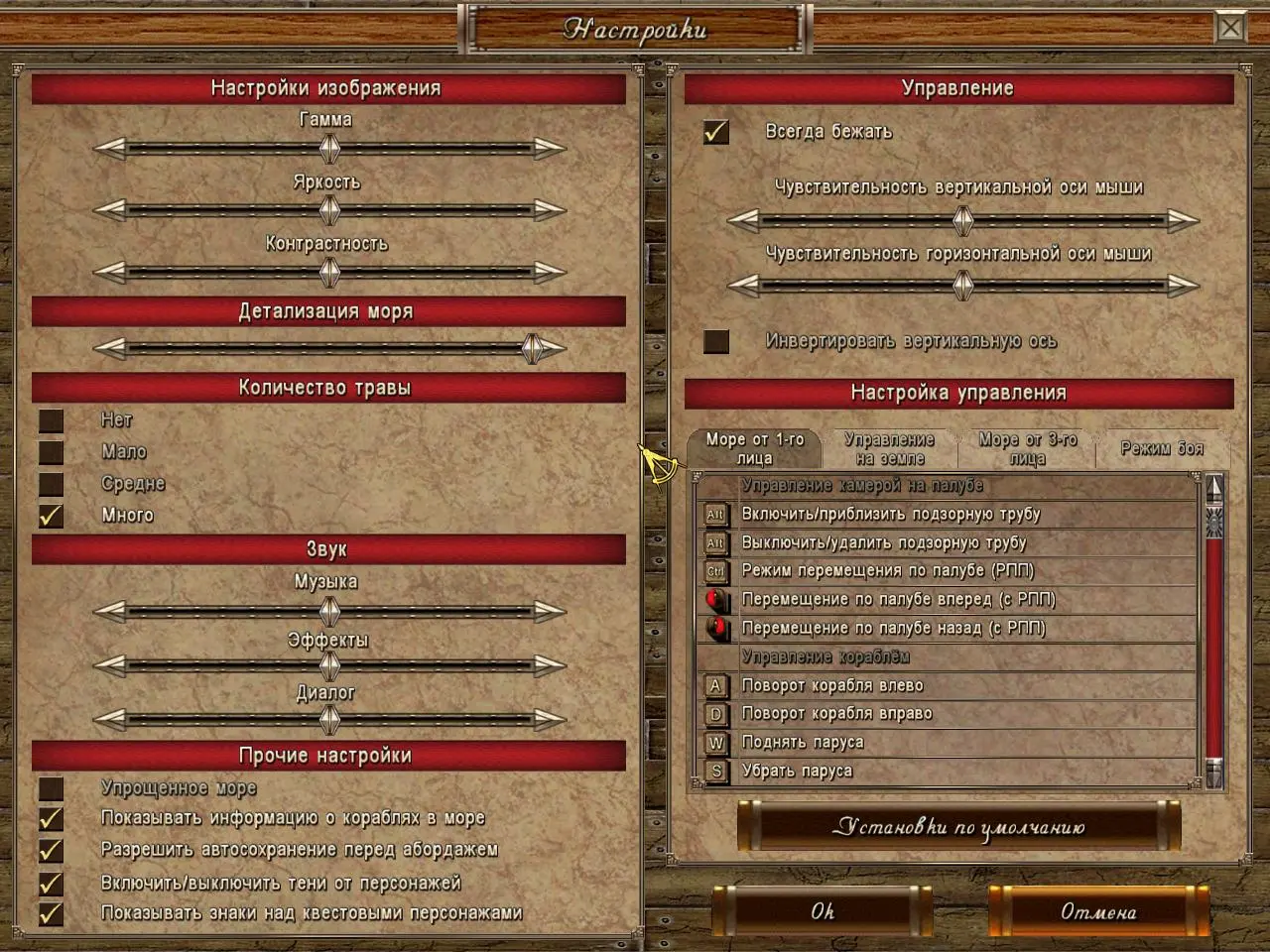Viewport: 1270px width, 952px height.
Task: Toggle Показывать информацию о кораблях в море
Action: [52, 818]
